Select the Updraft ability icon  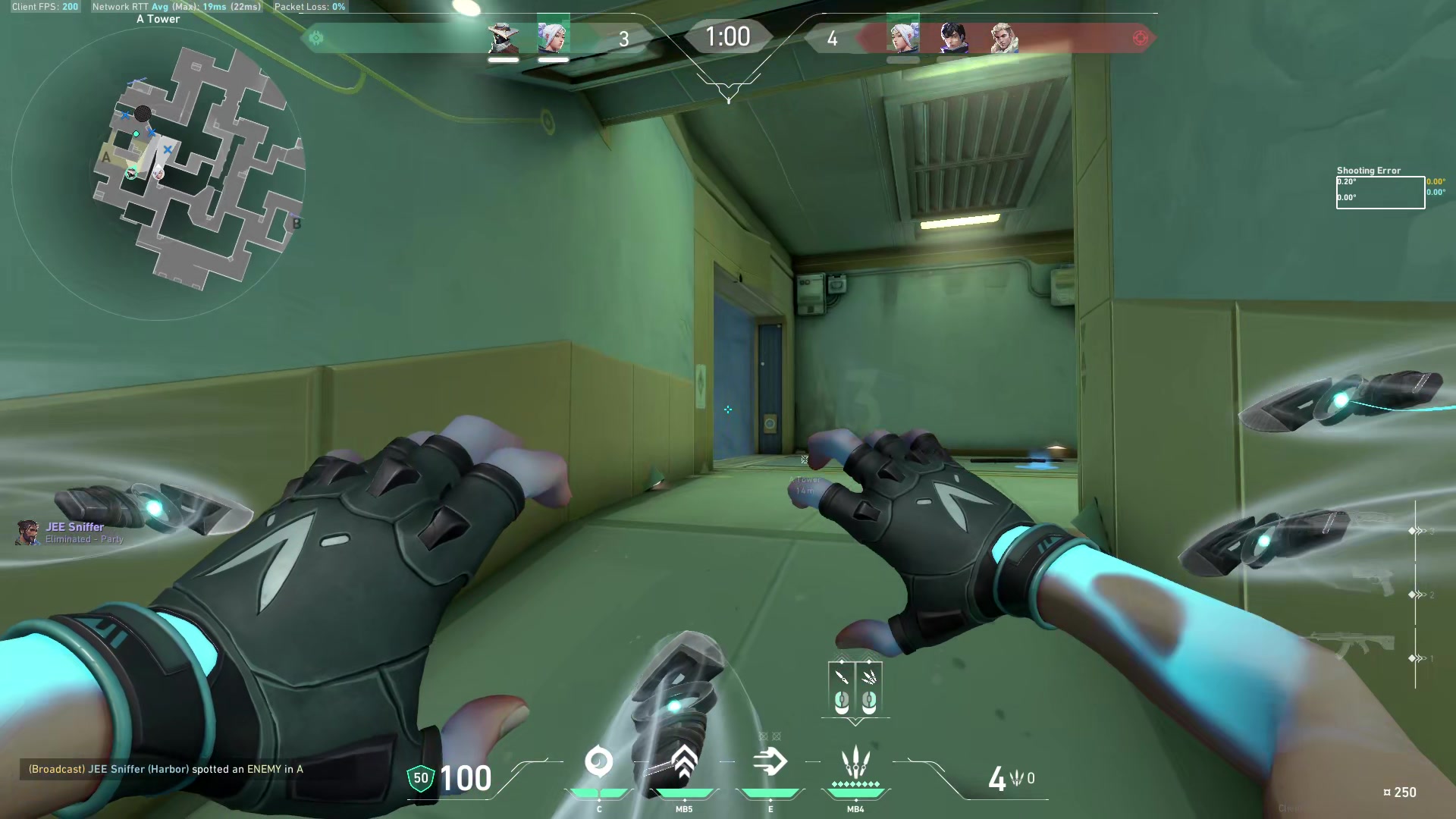684,762
